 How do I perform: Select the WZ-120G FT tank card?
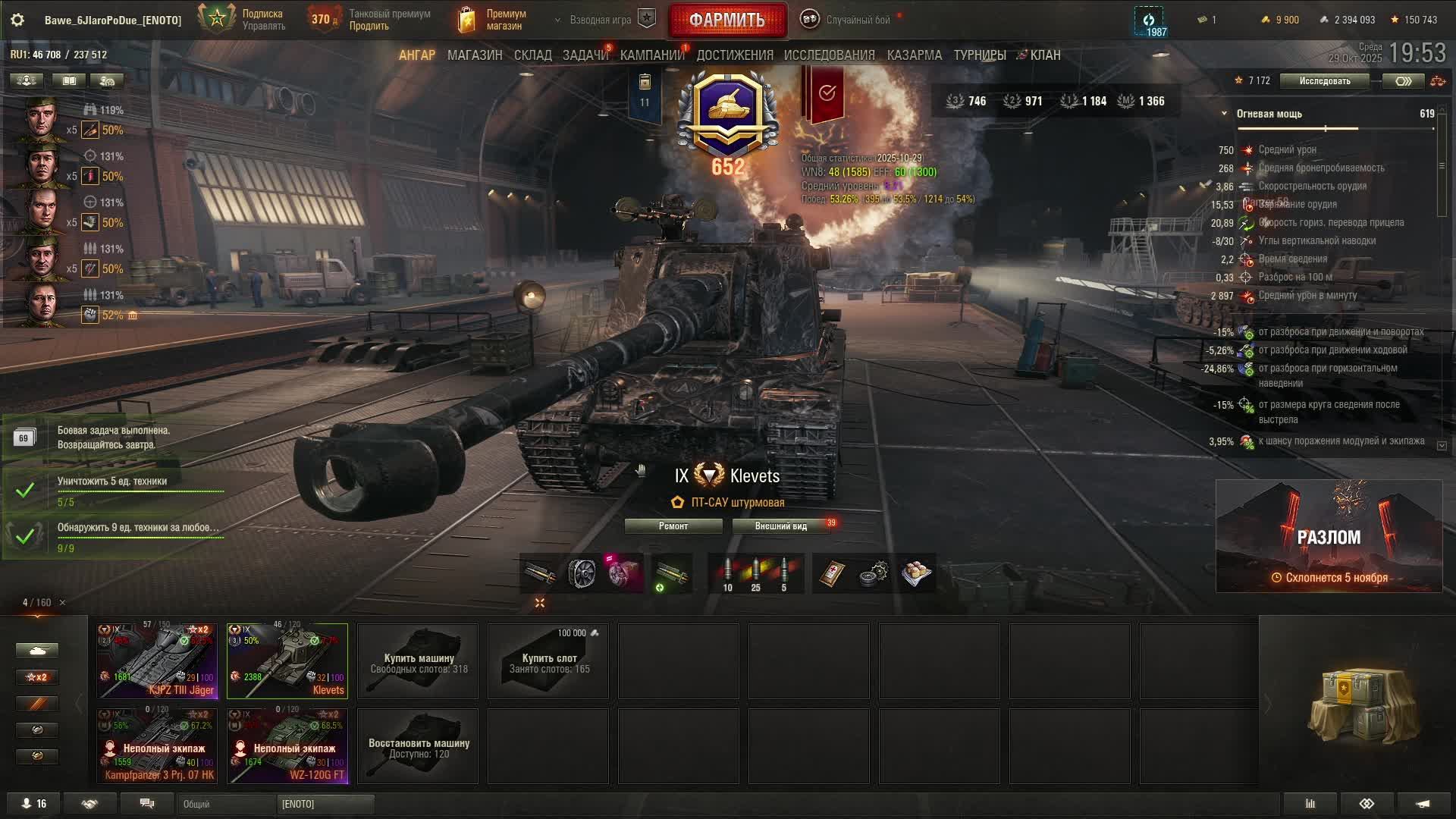point(287,745)
